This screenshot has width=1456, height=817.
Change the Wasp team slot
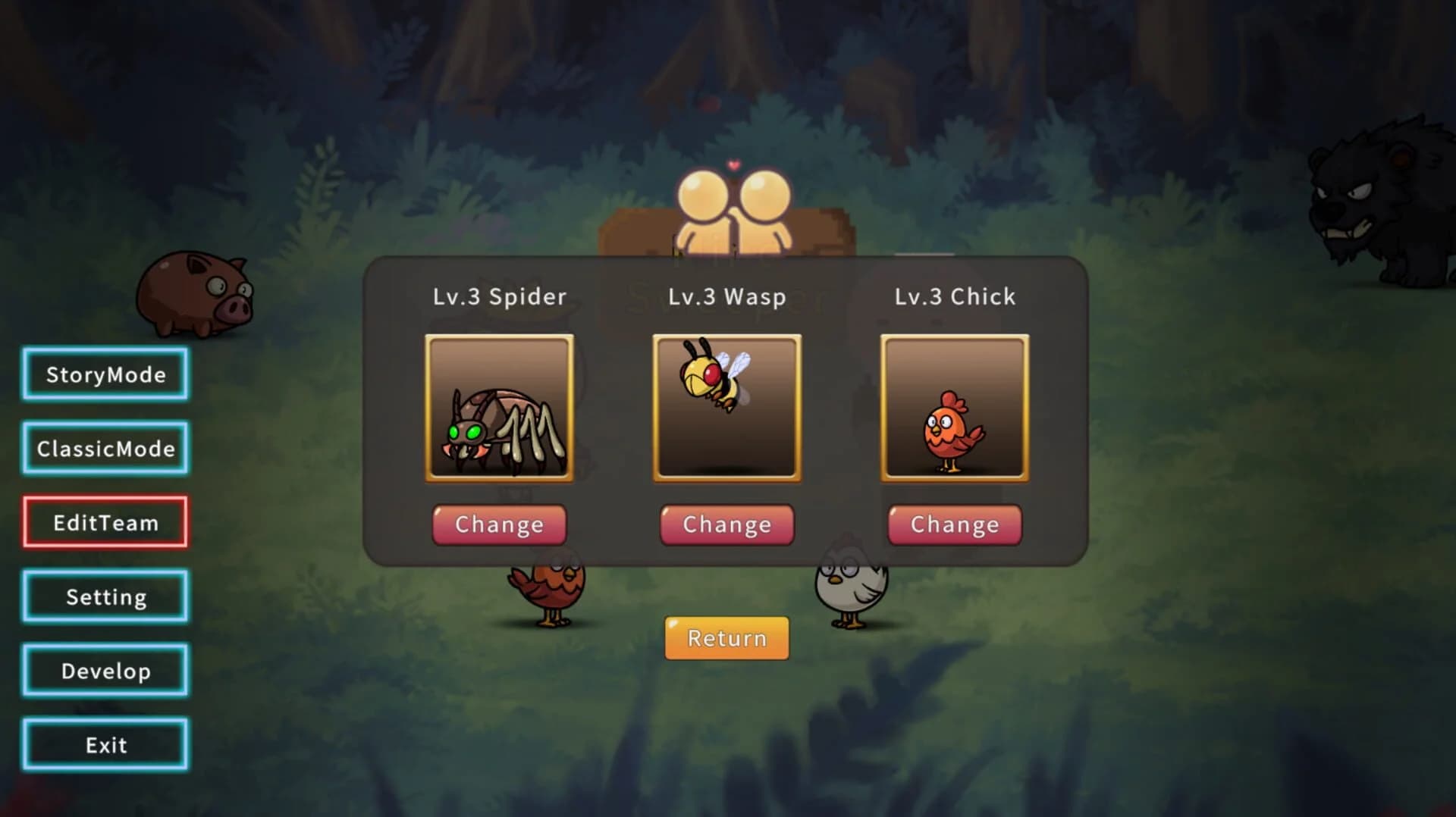726,524
